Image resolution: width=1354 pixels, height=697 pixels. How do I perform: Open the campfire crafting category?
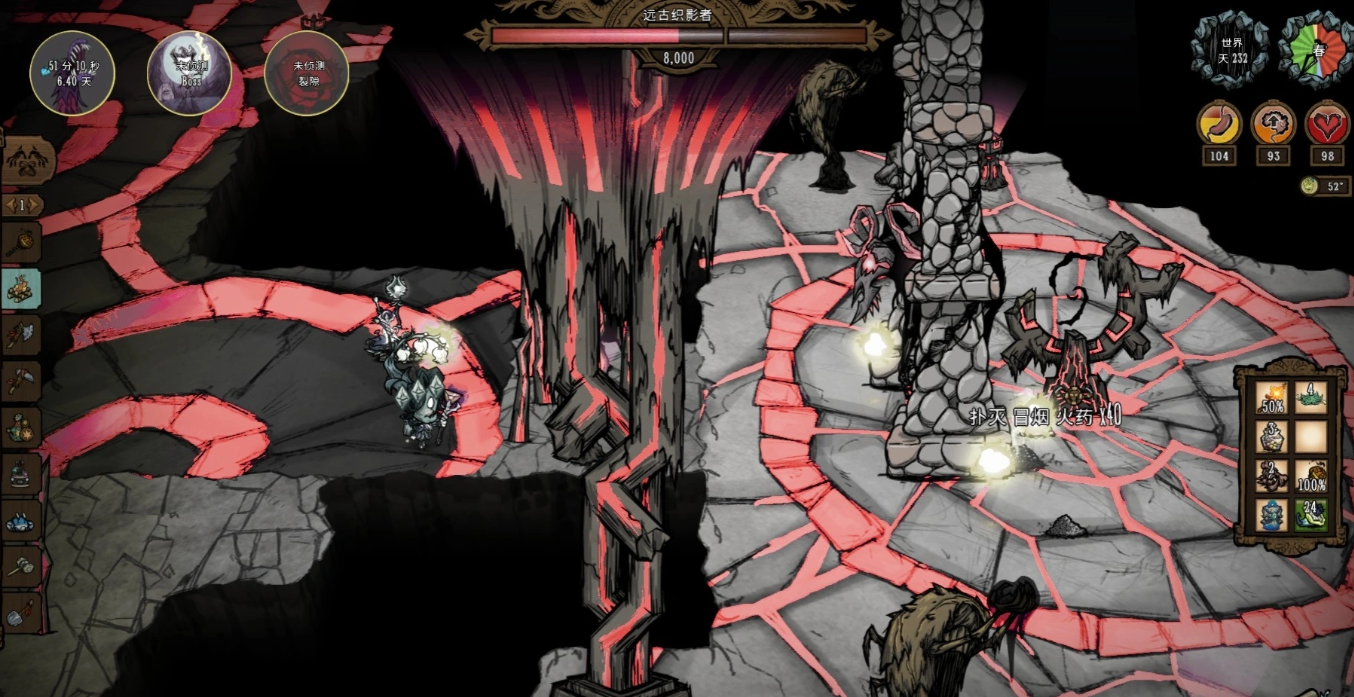(x=22, y=286)
